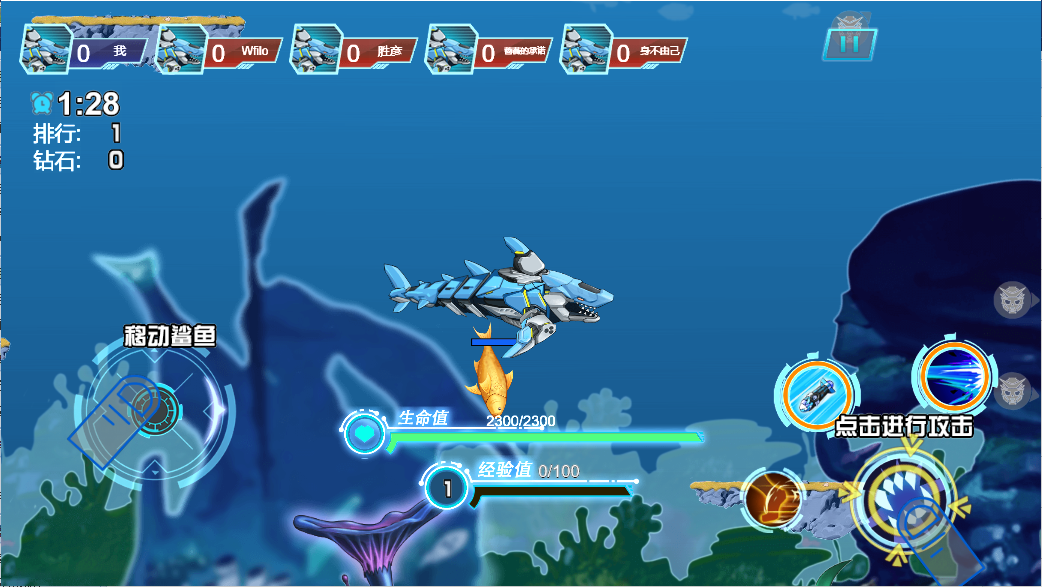Select the player panel labeled 我

[85, 51]
